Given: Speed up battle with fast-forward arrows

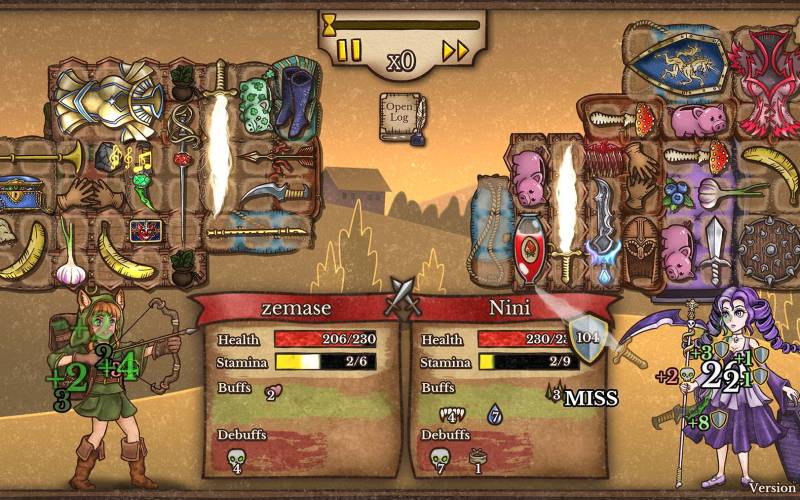Looking at the screenshot, I should pyautogui.click(x=456, y=50).
